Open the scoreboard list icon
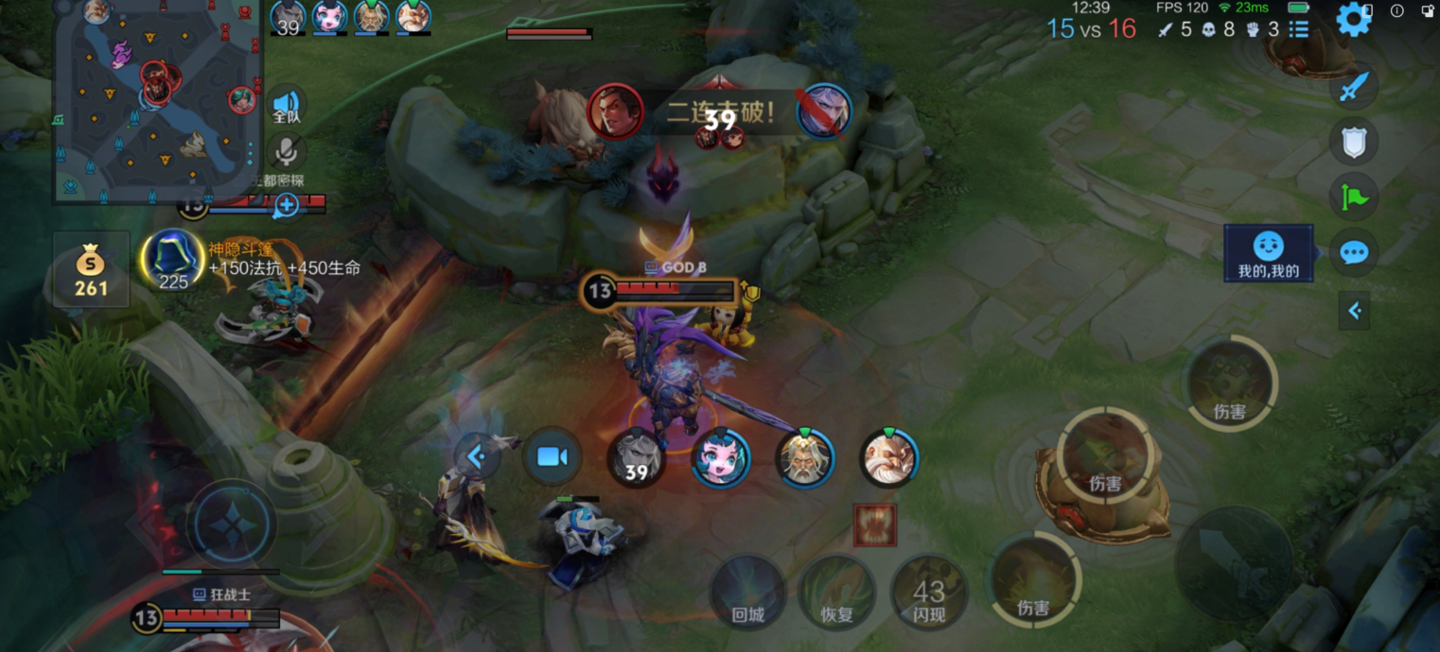The height and width of the screenshot is (652, 1440). [1299, 29]
